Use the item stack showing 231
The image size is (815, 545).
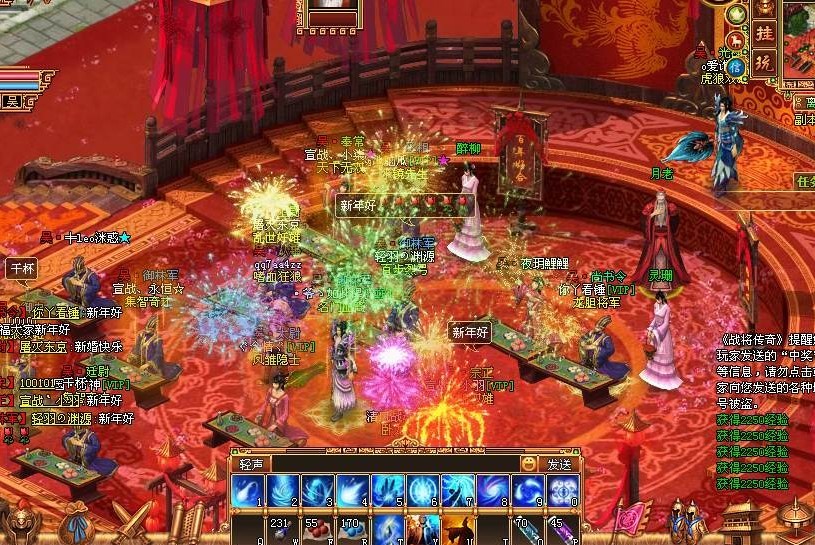(x=281, y=530)
